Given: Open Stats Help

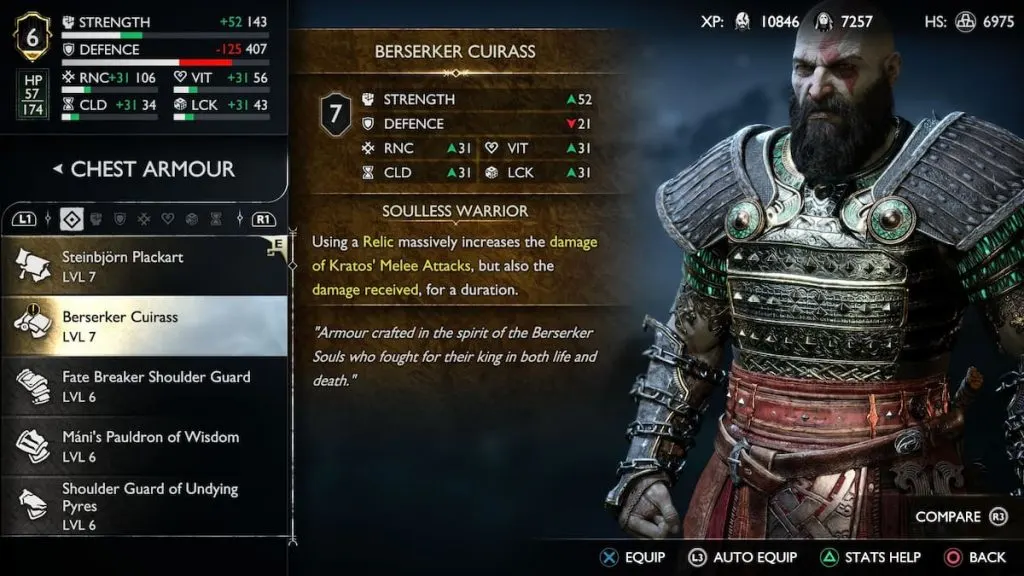Looking at the screenshot, I should point(870,557).
